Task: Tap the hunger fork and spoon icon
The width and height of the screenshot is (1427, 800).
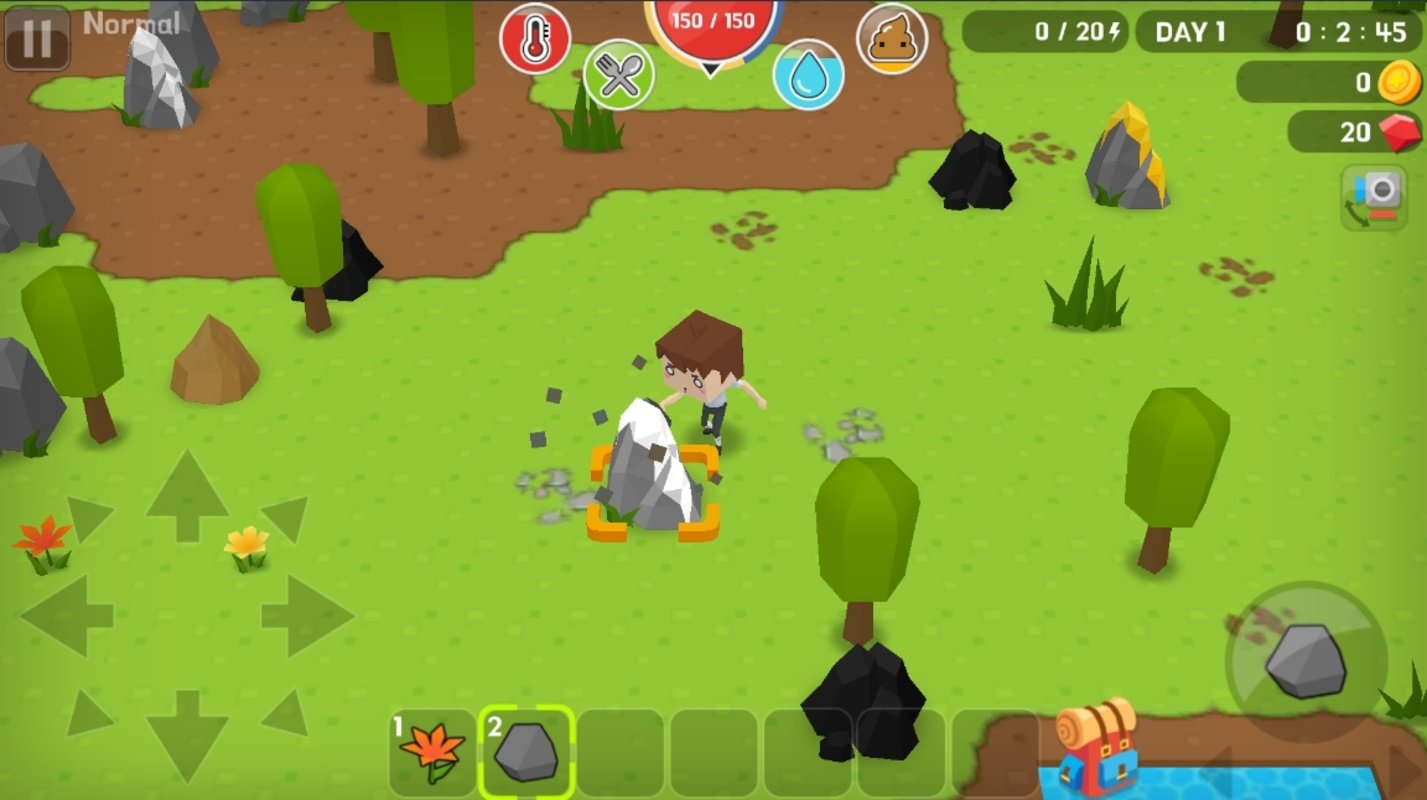Action: pyautogui.click(x=619, y=75)
